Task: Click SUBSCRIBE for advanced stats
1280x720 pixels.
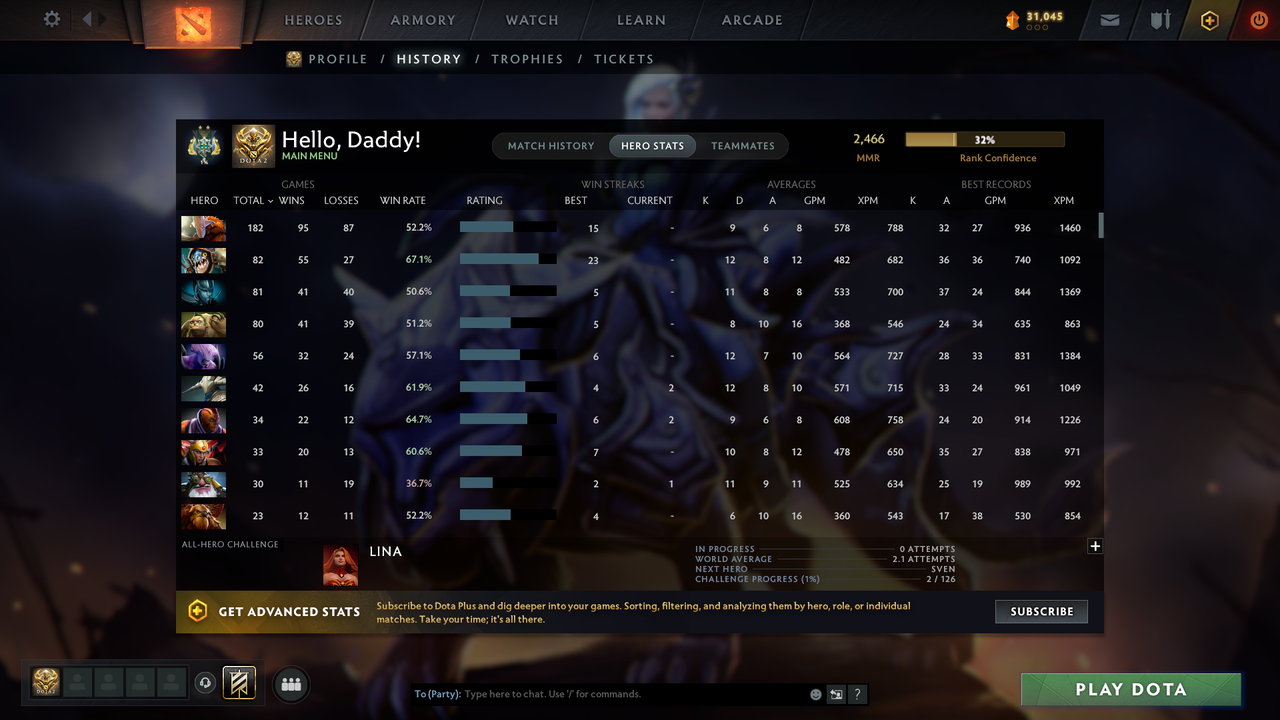Action: [1041, 611]
